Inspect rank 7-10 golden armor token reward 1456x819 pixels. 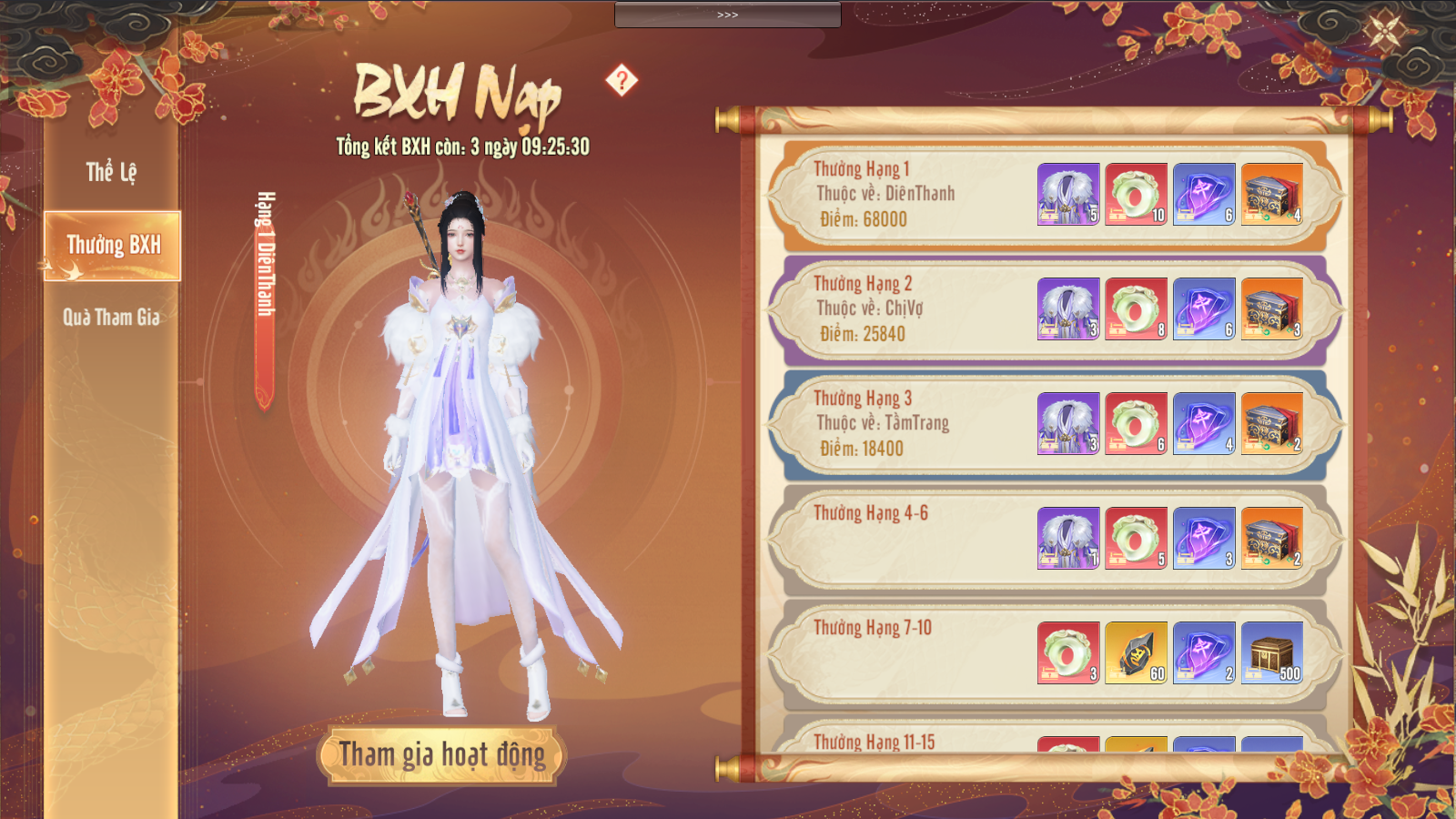(x=1136, y=652)
